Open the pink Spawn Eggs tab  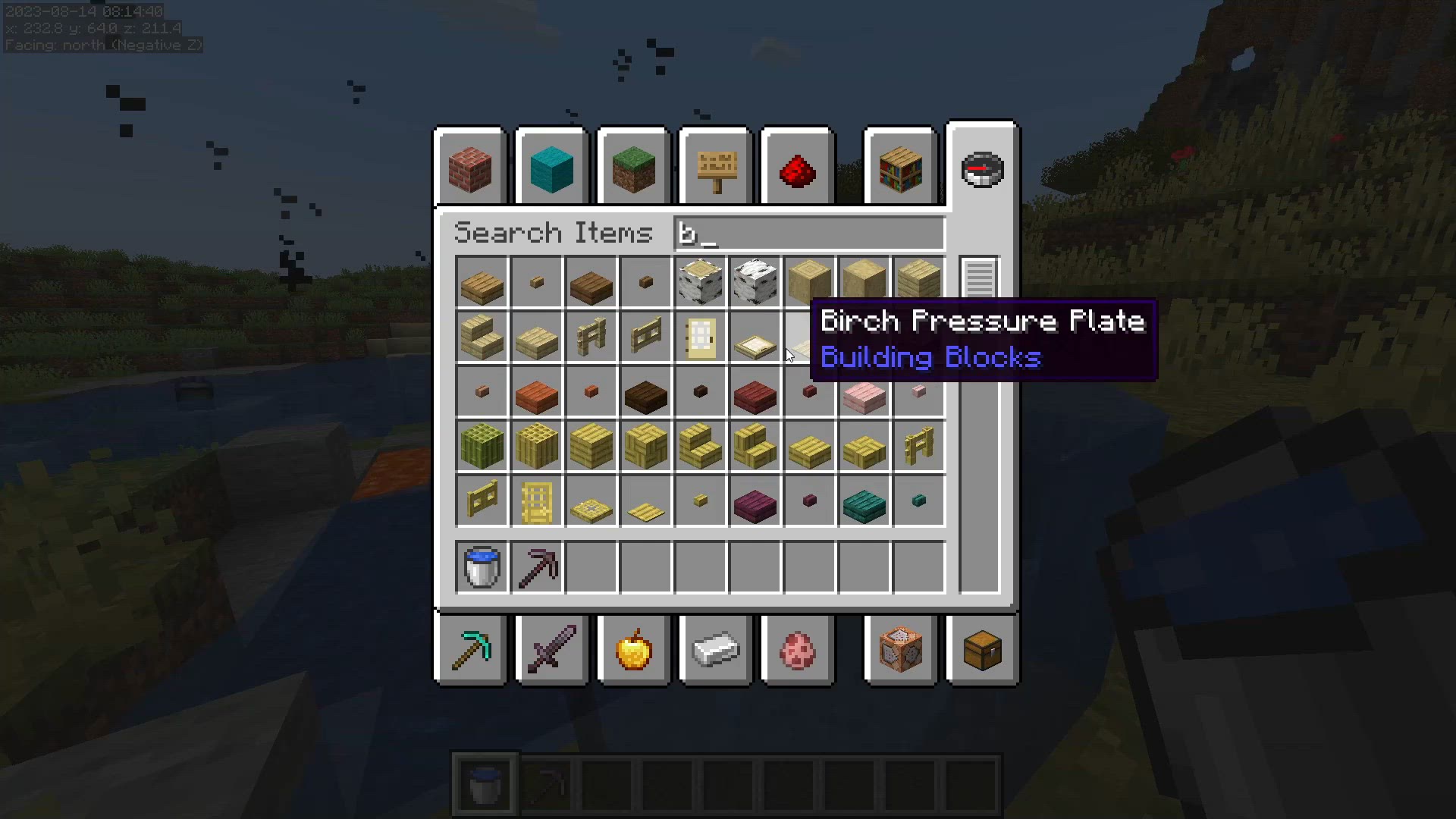pyautogui.click(x=798, y=650)
